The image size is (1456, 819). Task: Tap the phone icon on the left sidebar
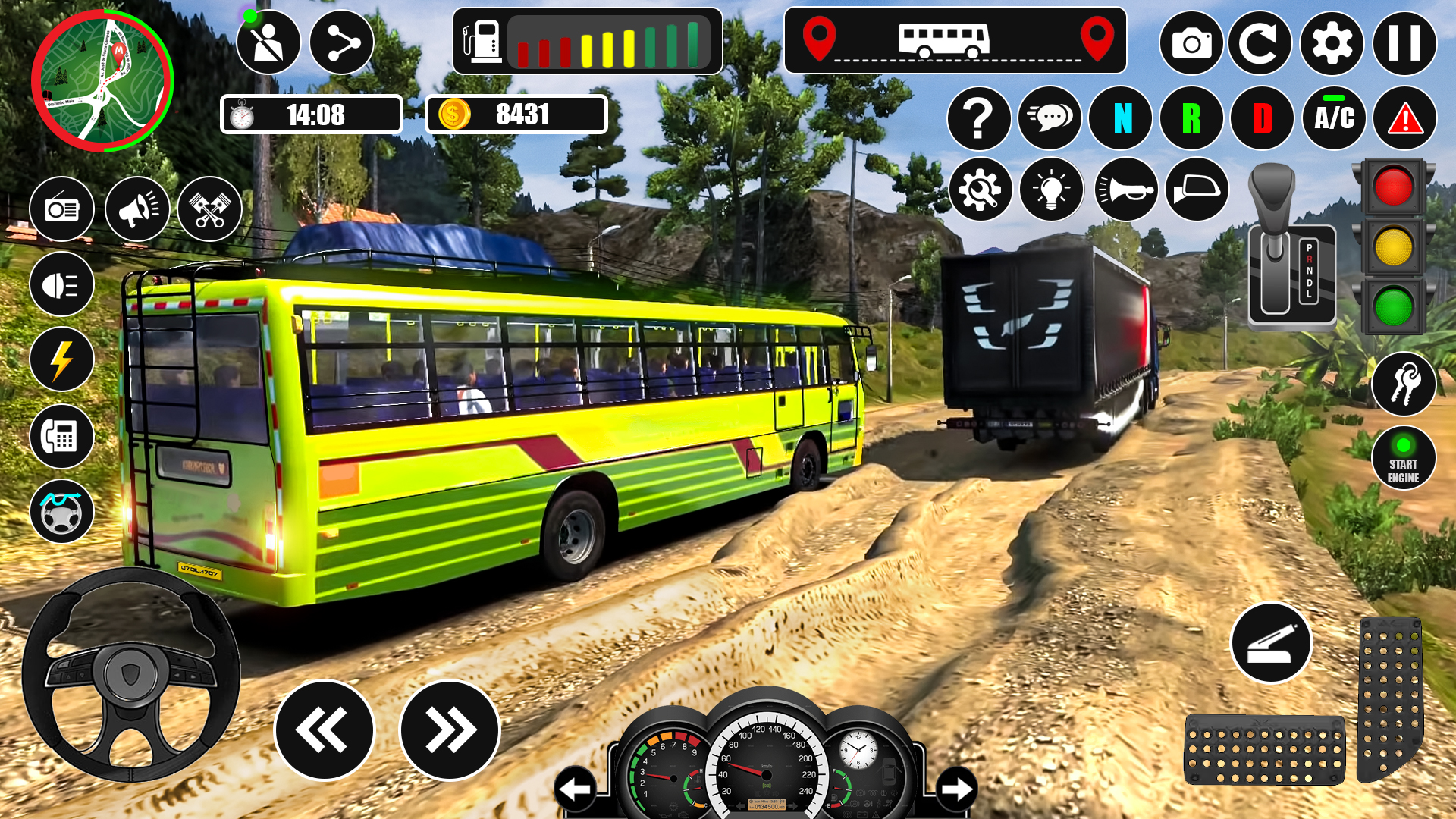(62, 436)
